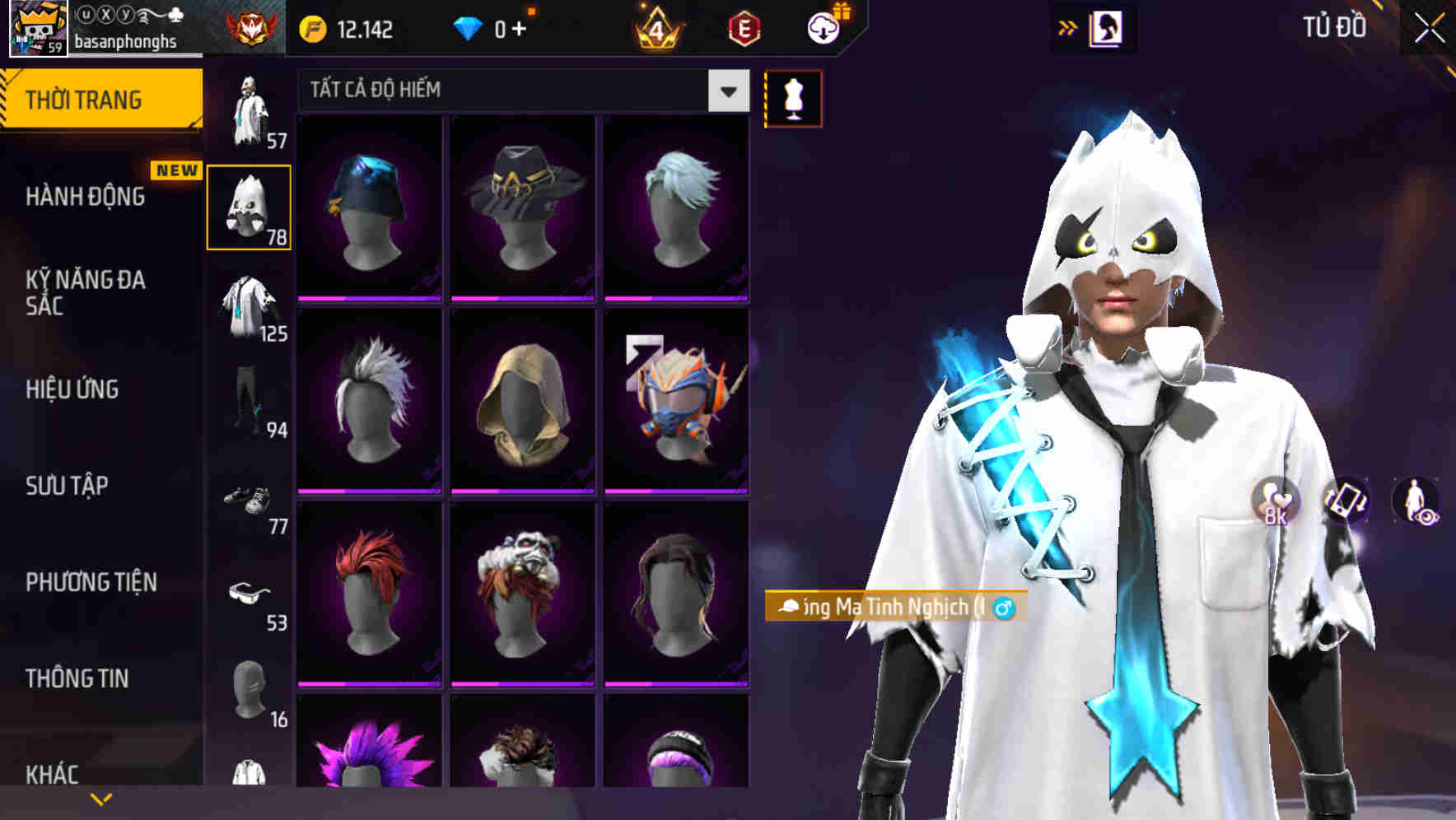Viewport: 1456px width, 820px height.
Task: Open the PHƯƠNG TIỆN section
Action: pyautogui.click(x=91, y=581)
